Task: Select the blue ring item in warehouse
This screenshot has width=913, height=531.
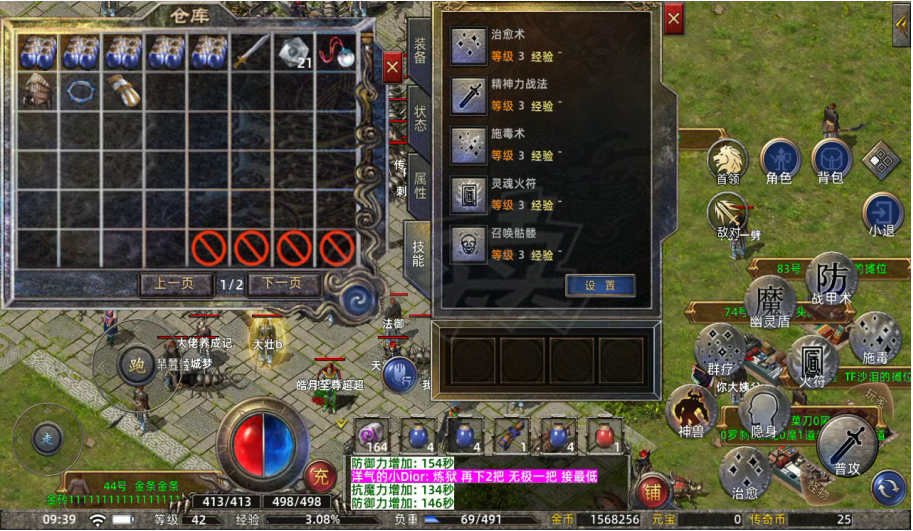Action: pos(80,90)
